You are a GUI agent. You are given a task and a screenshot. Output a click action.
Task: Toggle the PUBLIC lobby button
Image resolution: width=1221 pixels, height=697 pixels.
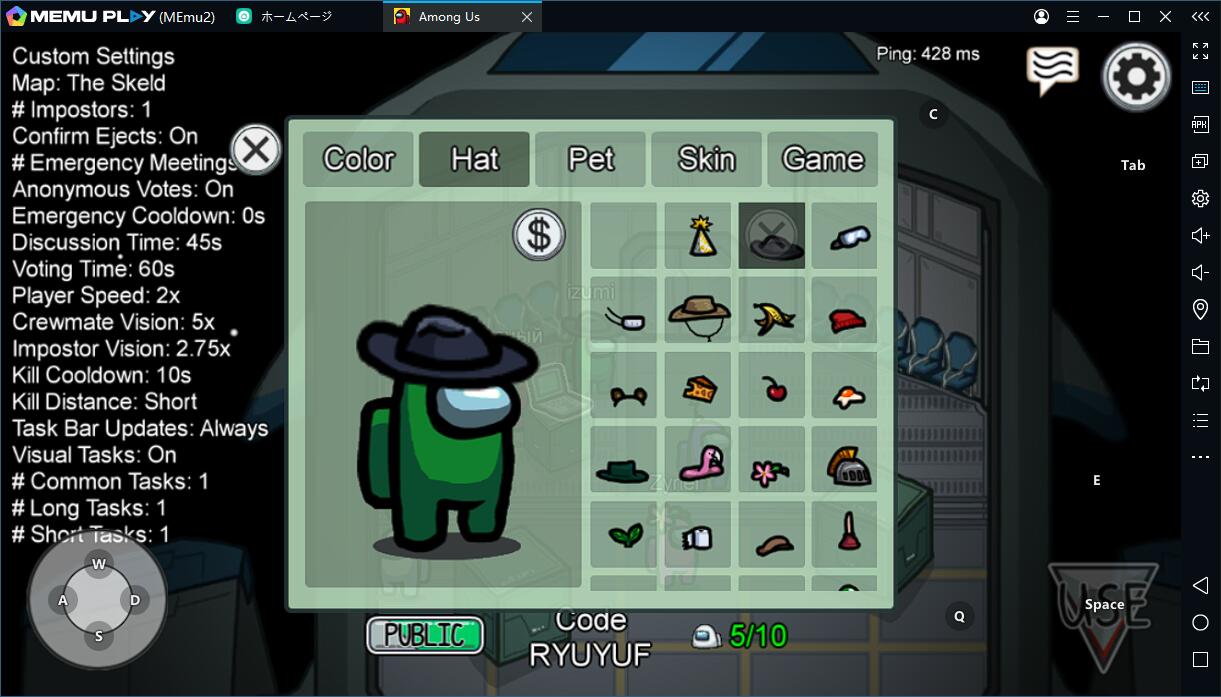424,635
